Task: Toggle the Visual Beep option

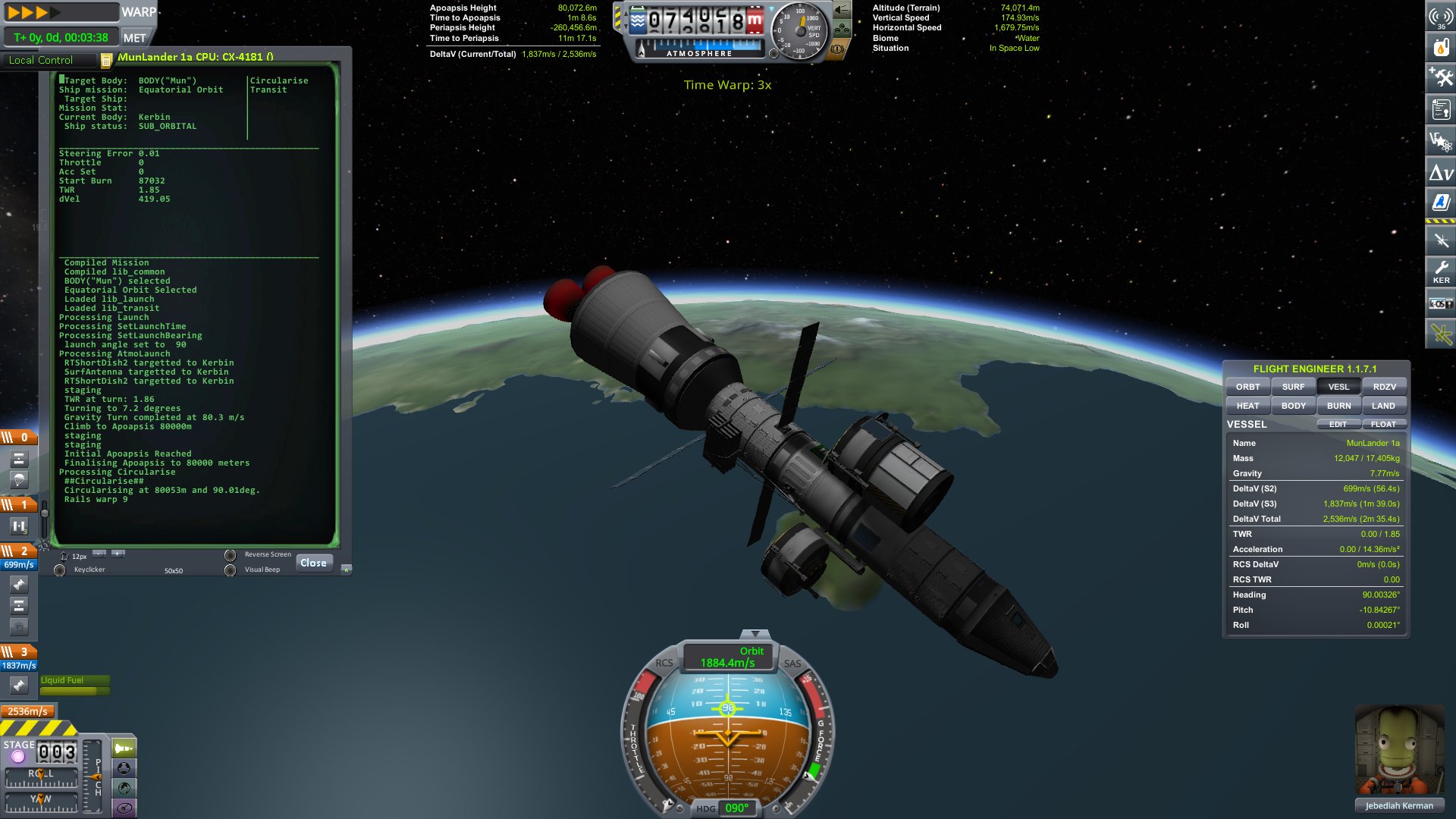Action: pyautogui.click(x=231, y=570)
